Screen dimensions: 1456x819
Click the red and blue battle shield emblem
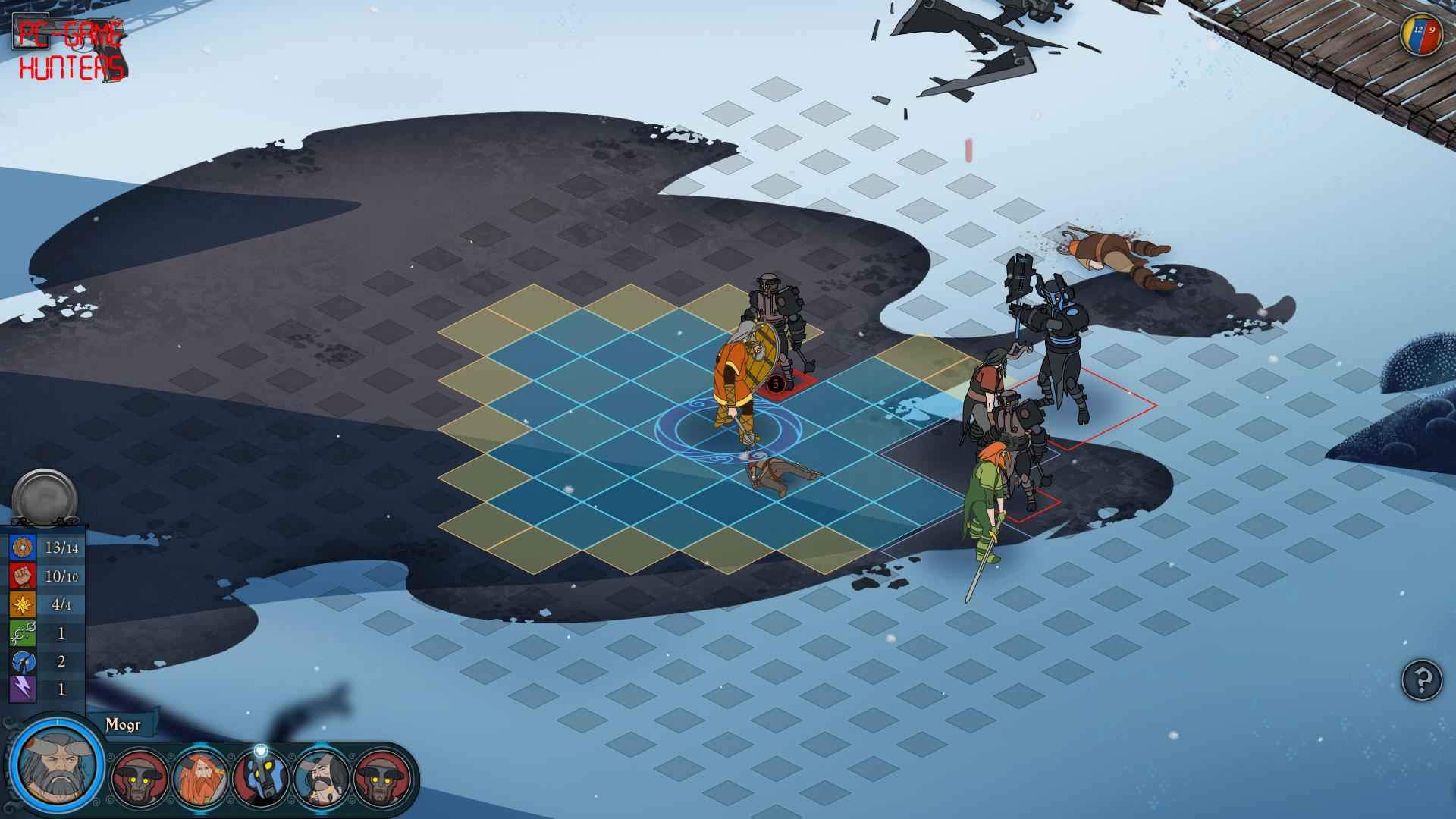click(1421, 34)
